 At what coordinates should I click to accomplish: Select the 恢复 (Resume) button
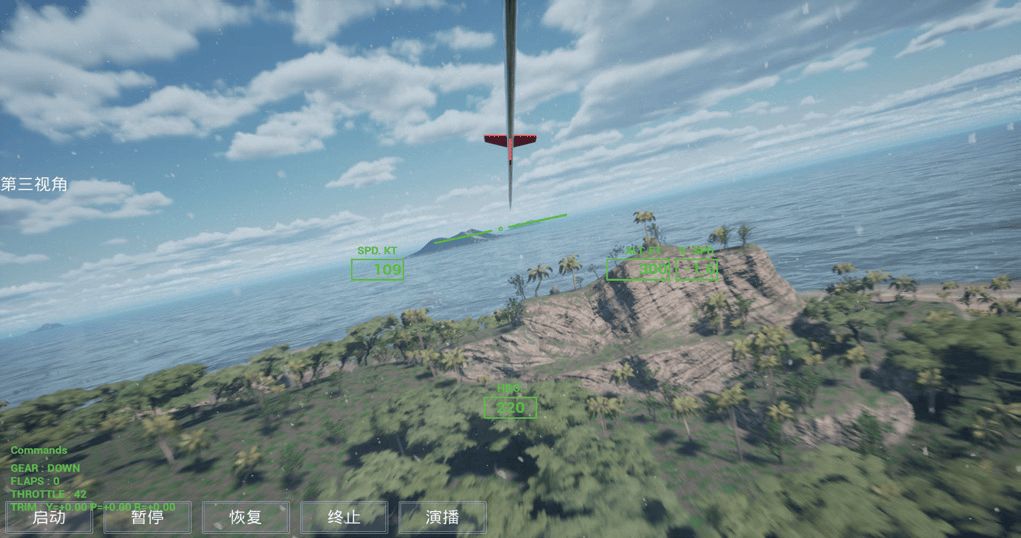point(245,517)
